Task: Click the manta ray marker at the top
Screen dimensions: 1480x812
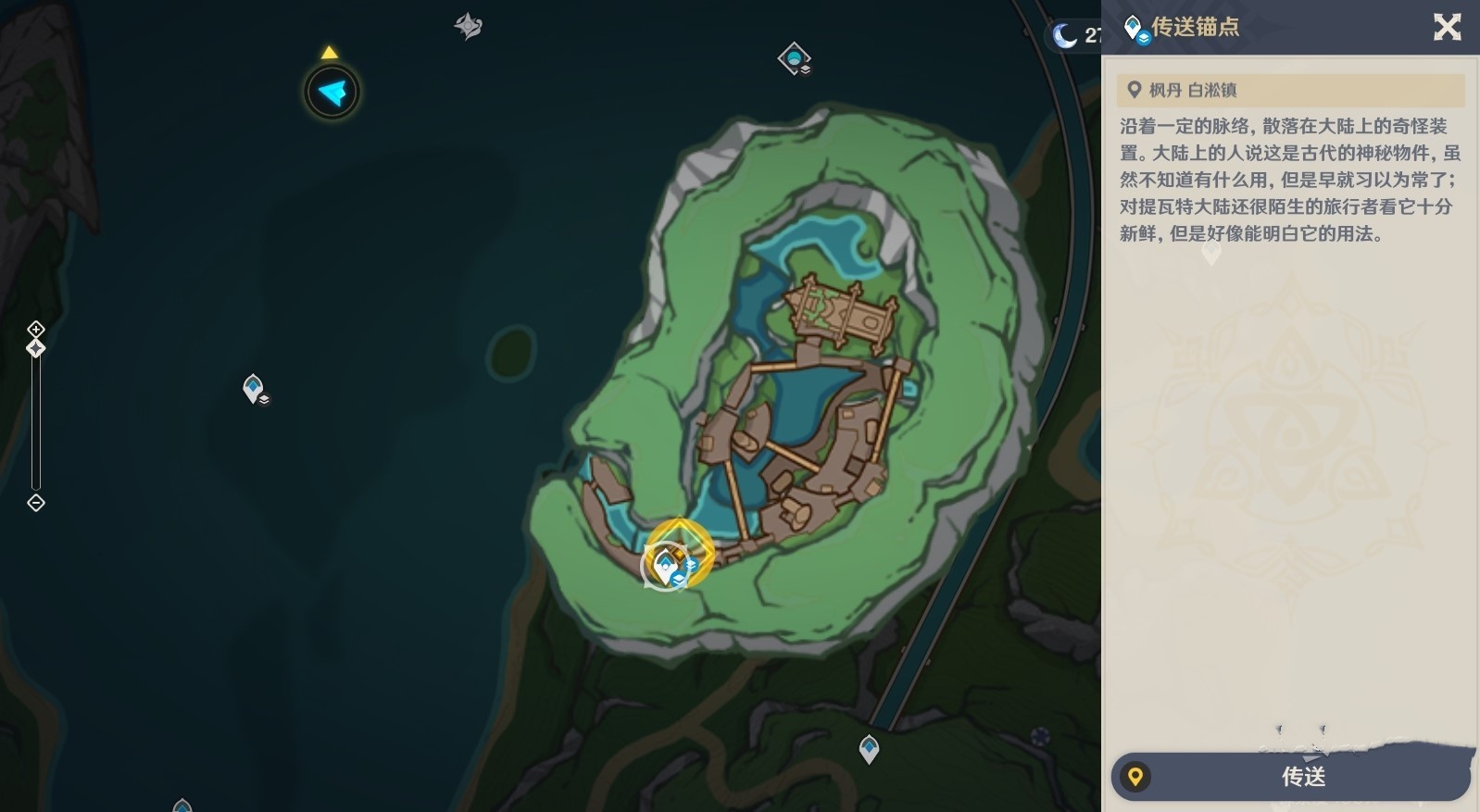Action: (x=469, y=26)
